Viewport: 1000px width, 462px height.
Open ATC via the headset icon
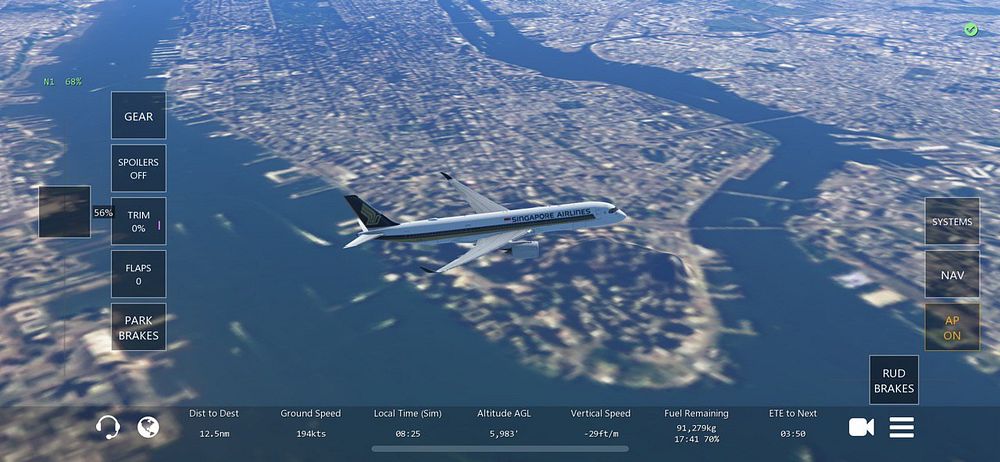point(108,427)
